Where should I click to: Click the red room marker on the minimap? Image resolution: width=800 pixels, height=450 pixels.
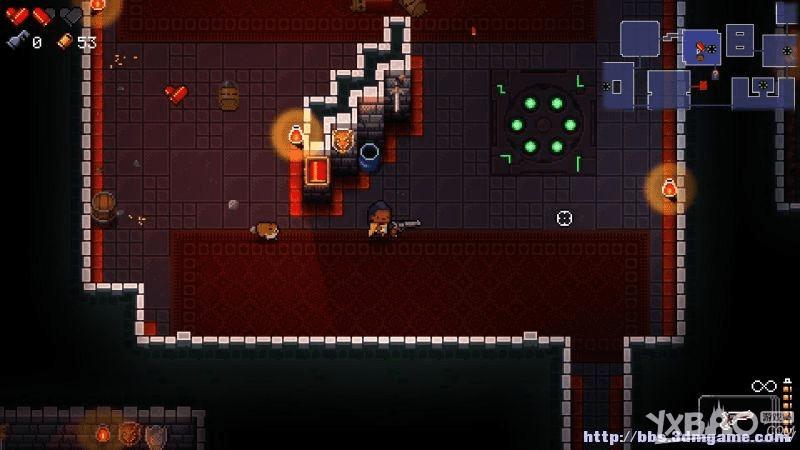703,86
